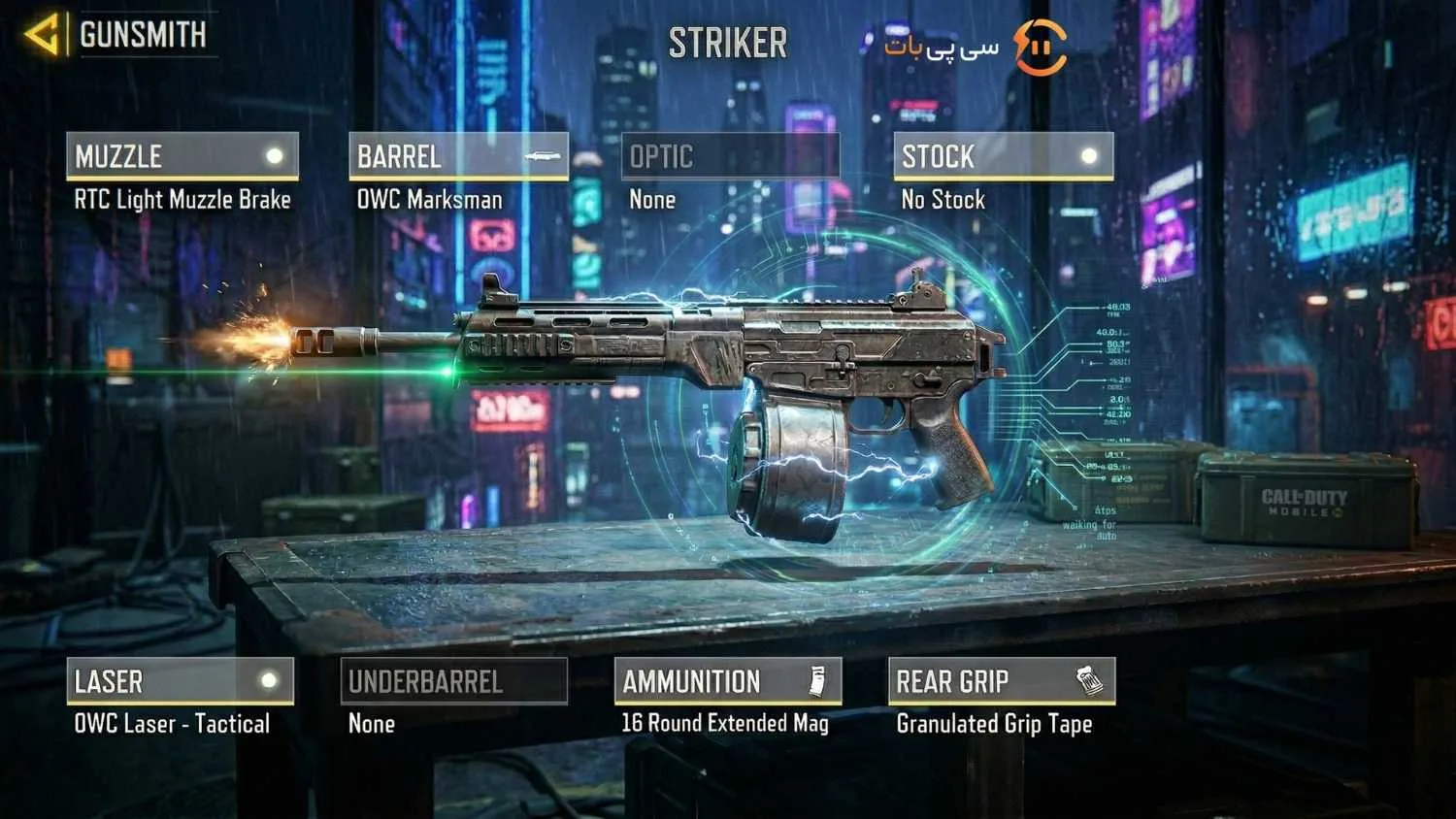Open the empty Underbarrel slot
Screen dimensions: 1456x819
453,681
